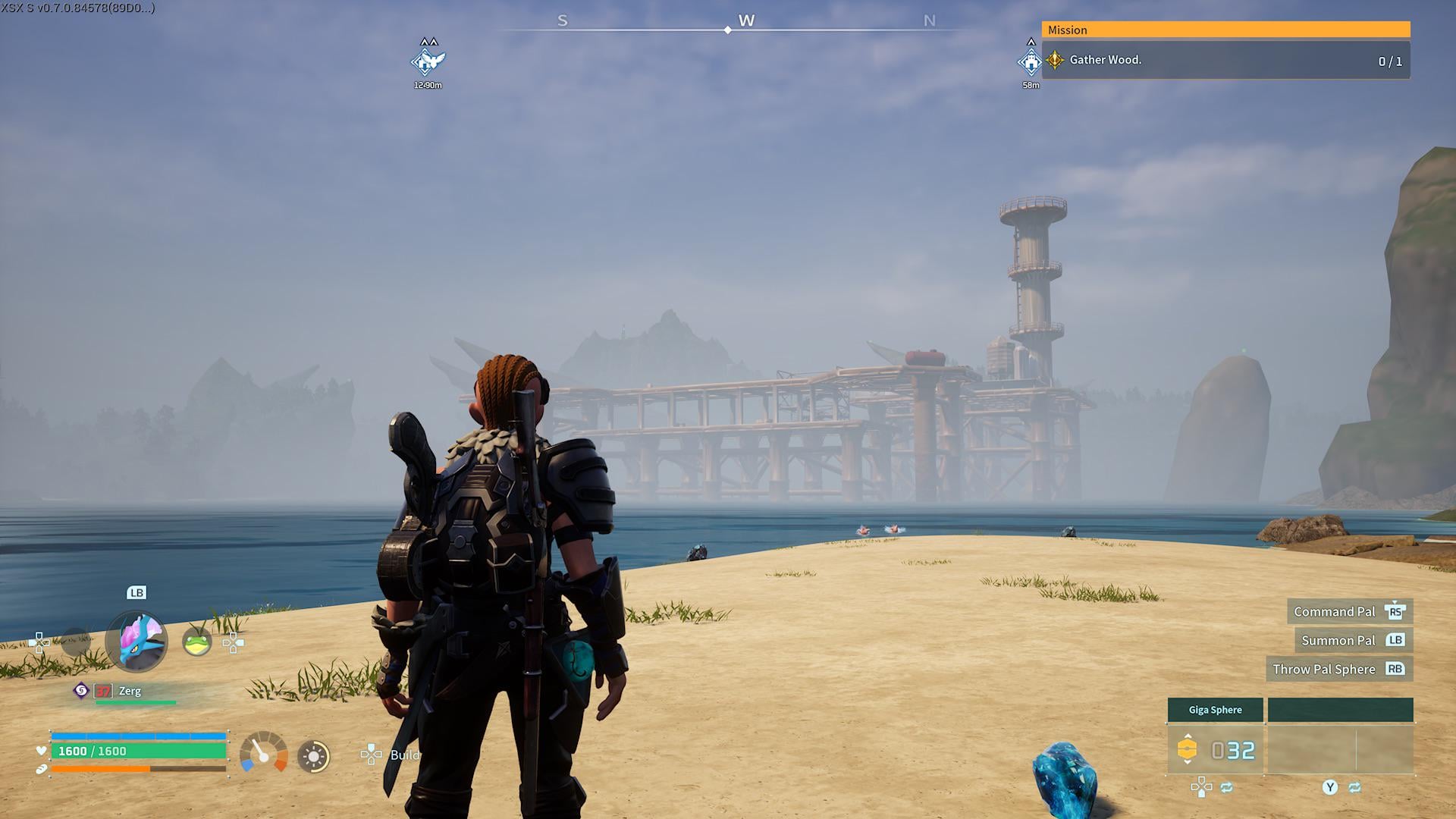Open the Gather Wood mission tracker
1456x819 pixels.
tap(1225, 61)
